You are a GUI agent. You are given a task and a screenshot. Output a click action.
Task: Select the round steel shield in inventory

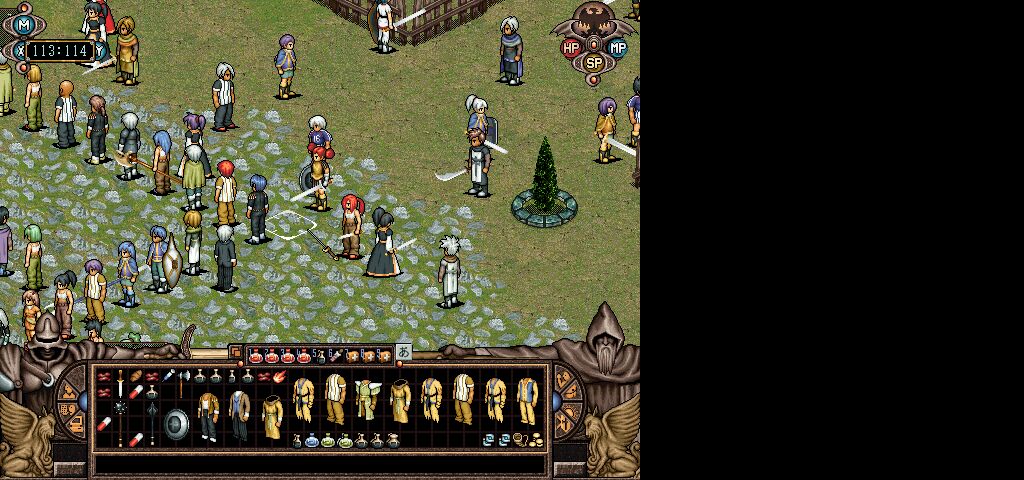[176, 424]
